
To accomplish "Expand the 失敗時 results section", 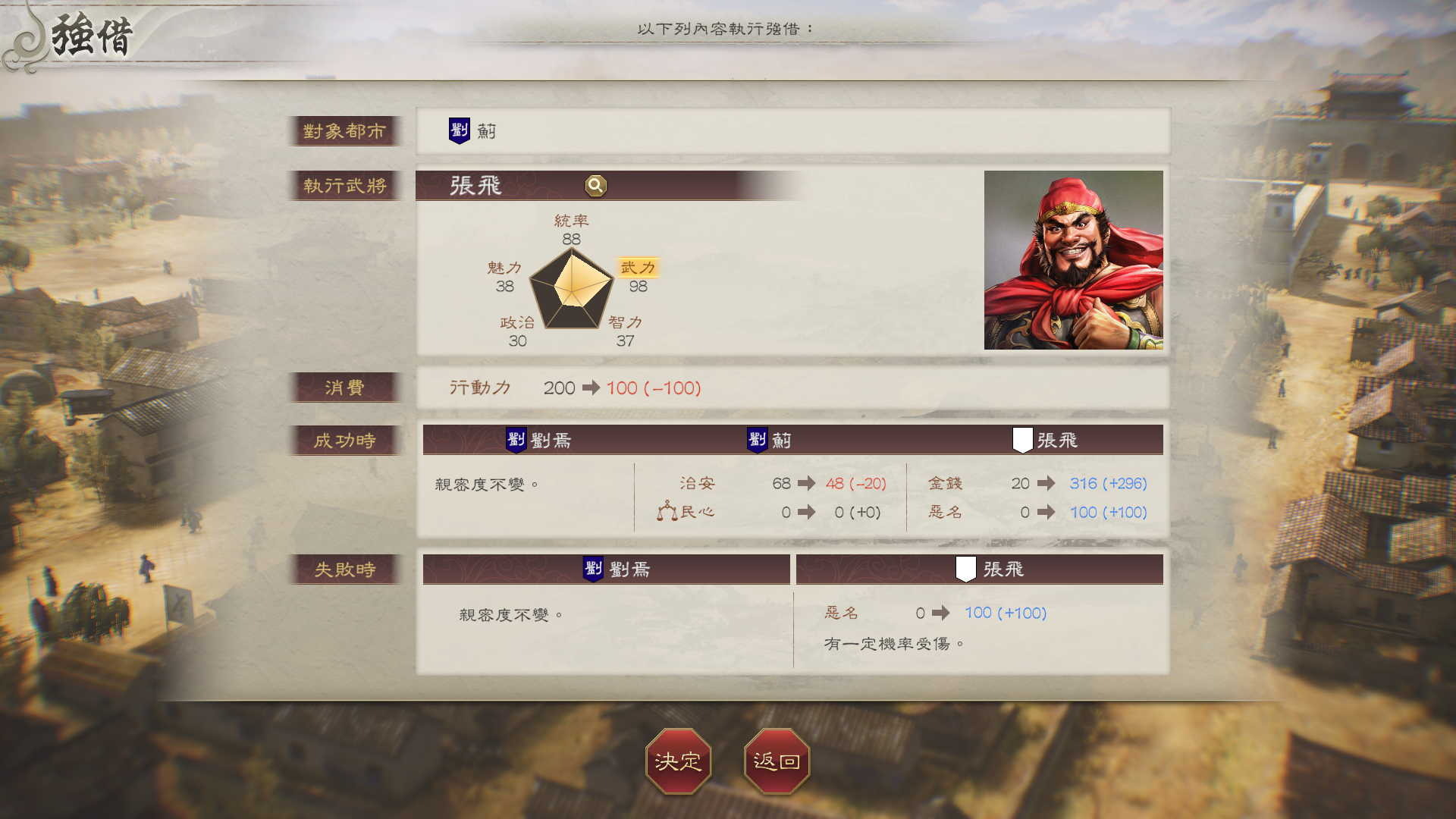I will (346, 570).
